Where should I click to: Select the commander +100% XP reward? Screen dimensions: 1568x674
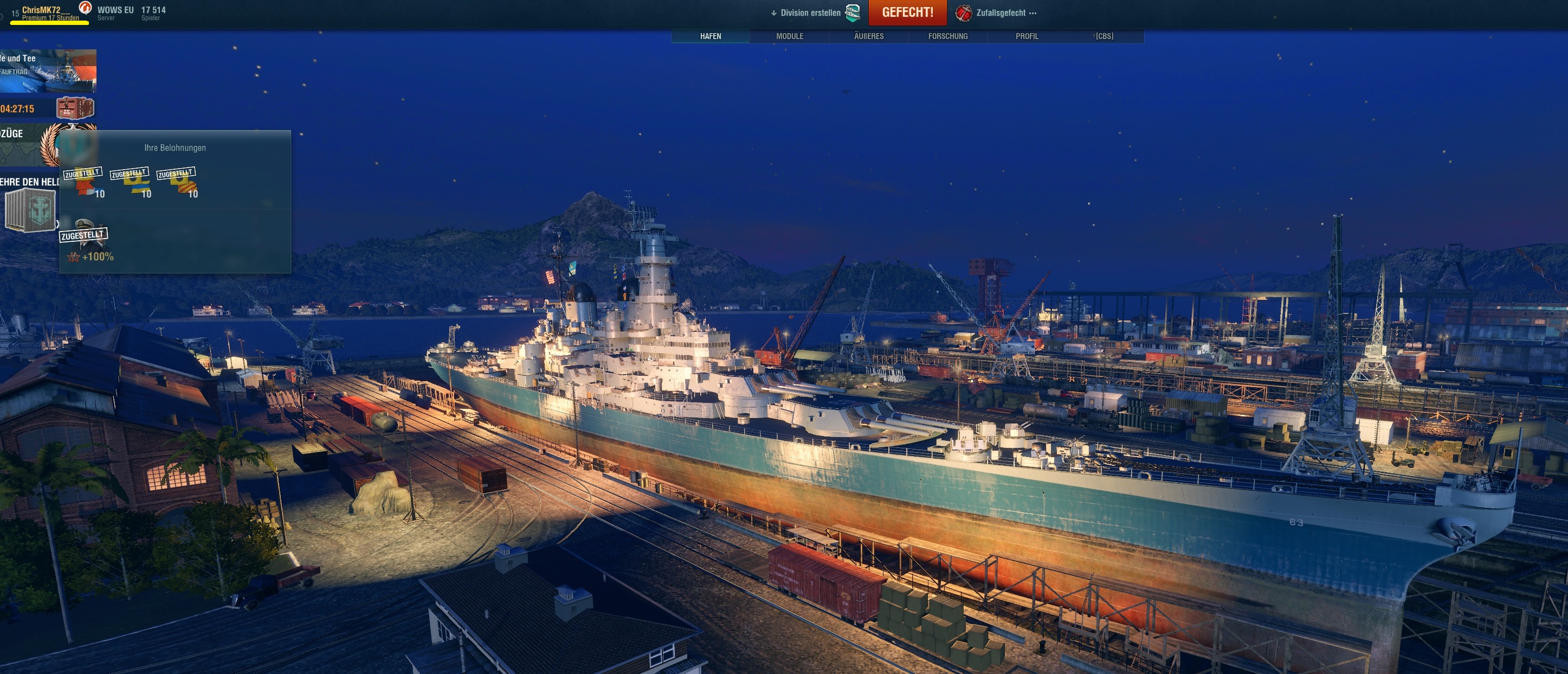85,242
